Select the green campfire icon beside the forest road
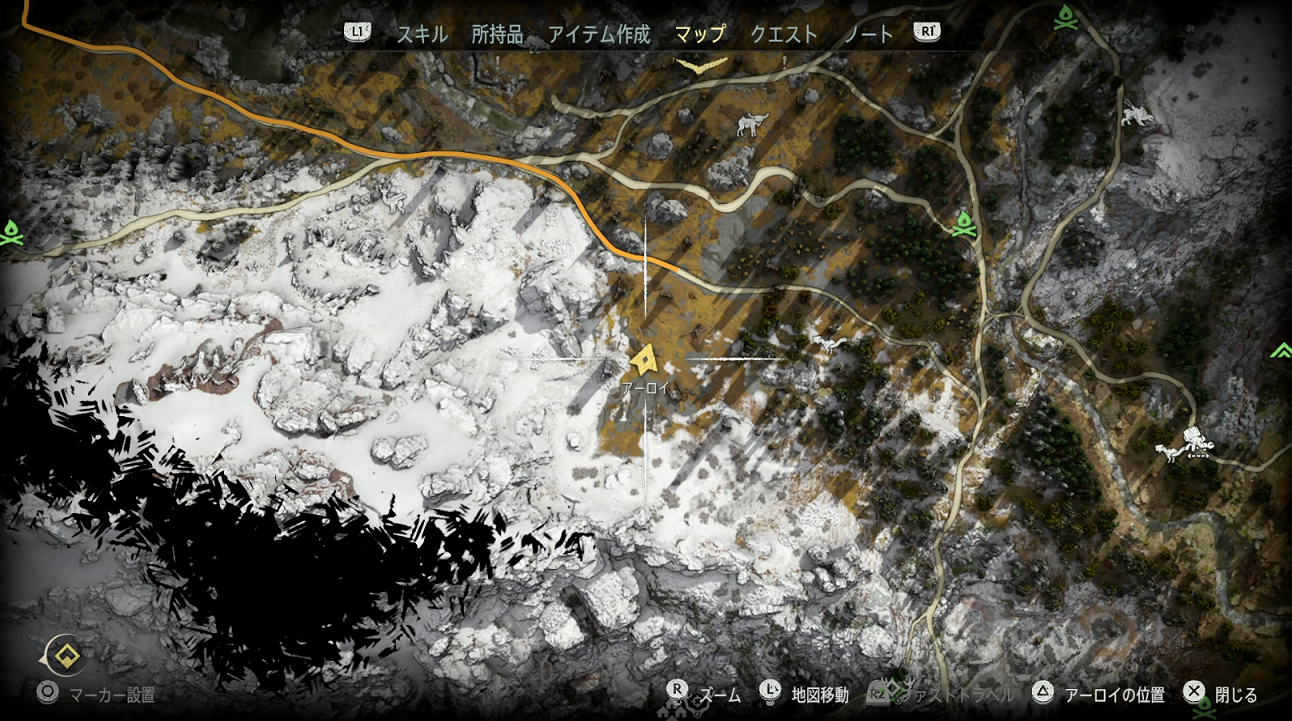Viewport: 1292px width, 721px height. click(964, 224)
